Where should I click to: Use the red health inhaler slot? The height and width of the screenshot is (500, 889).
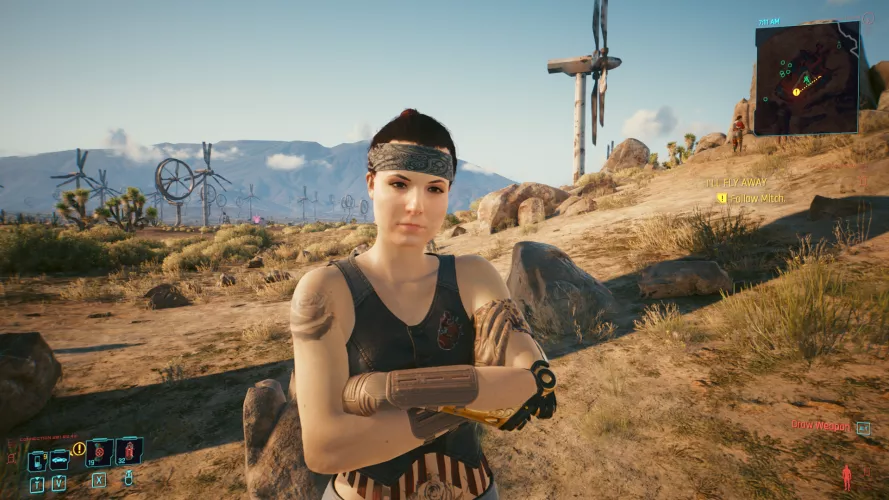coord(129,452)
